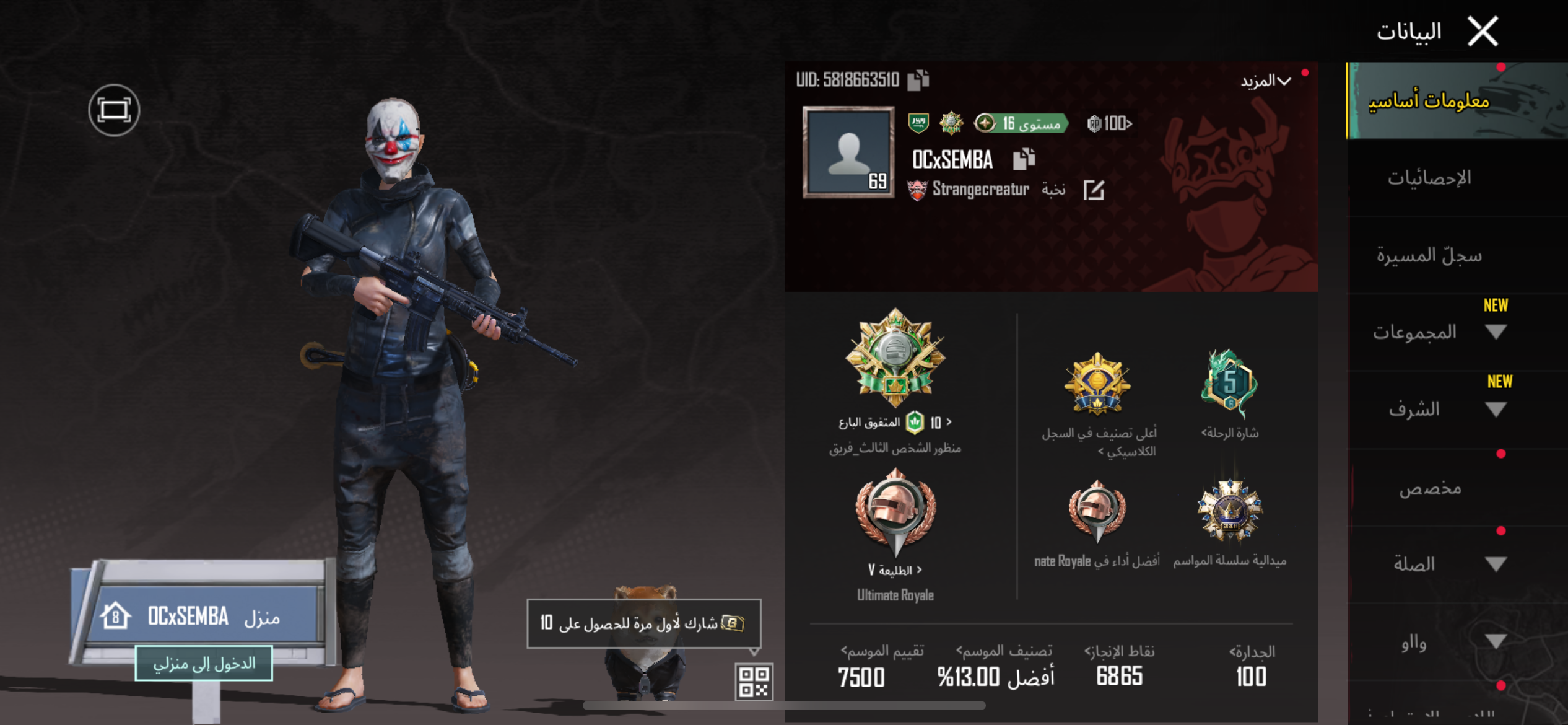This screenshot has height=725, width=1568.
Task: Toggle fullscreen character view
Action: pos(114,110)
